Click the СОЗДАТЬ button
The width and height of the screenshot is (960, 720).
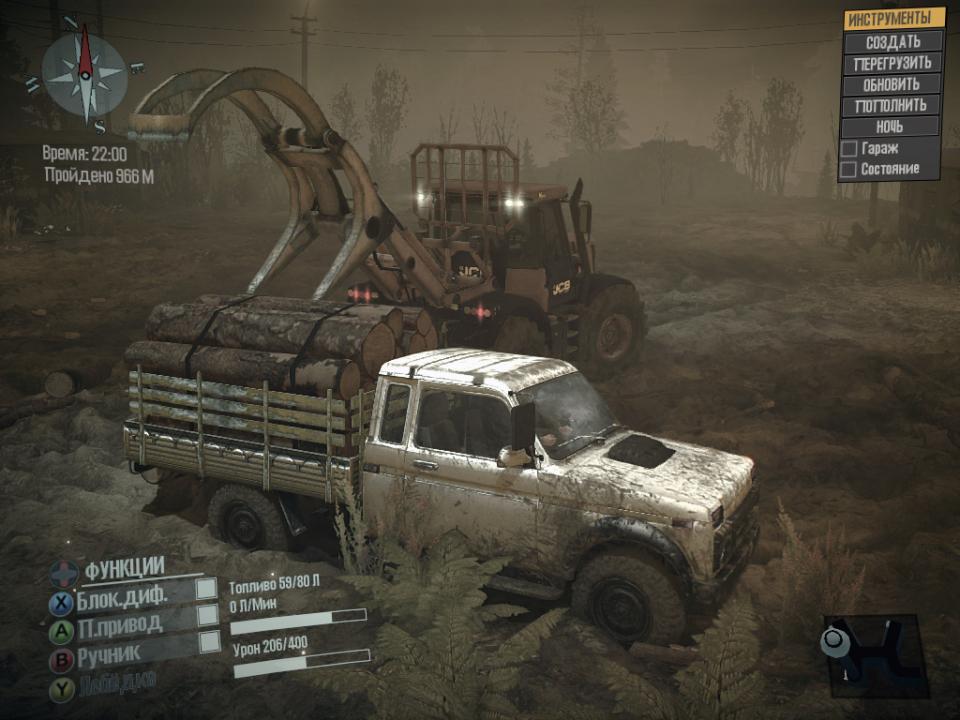893,42
